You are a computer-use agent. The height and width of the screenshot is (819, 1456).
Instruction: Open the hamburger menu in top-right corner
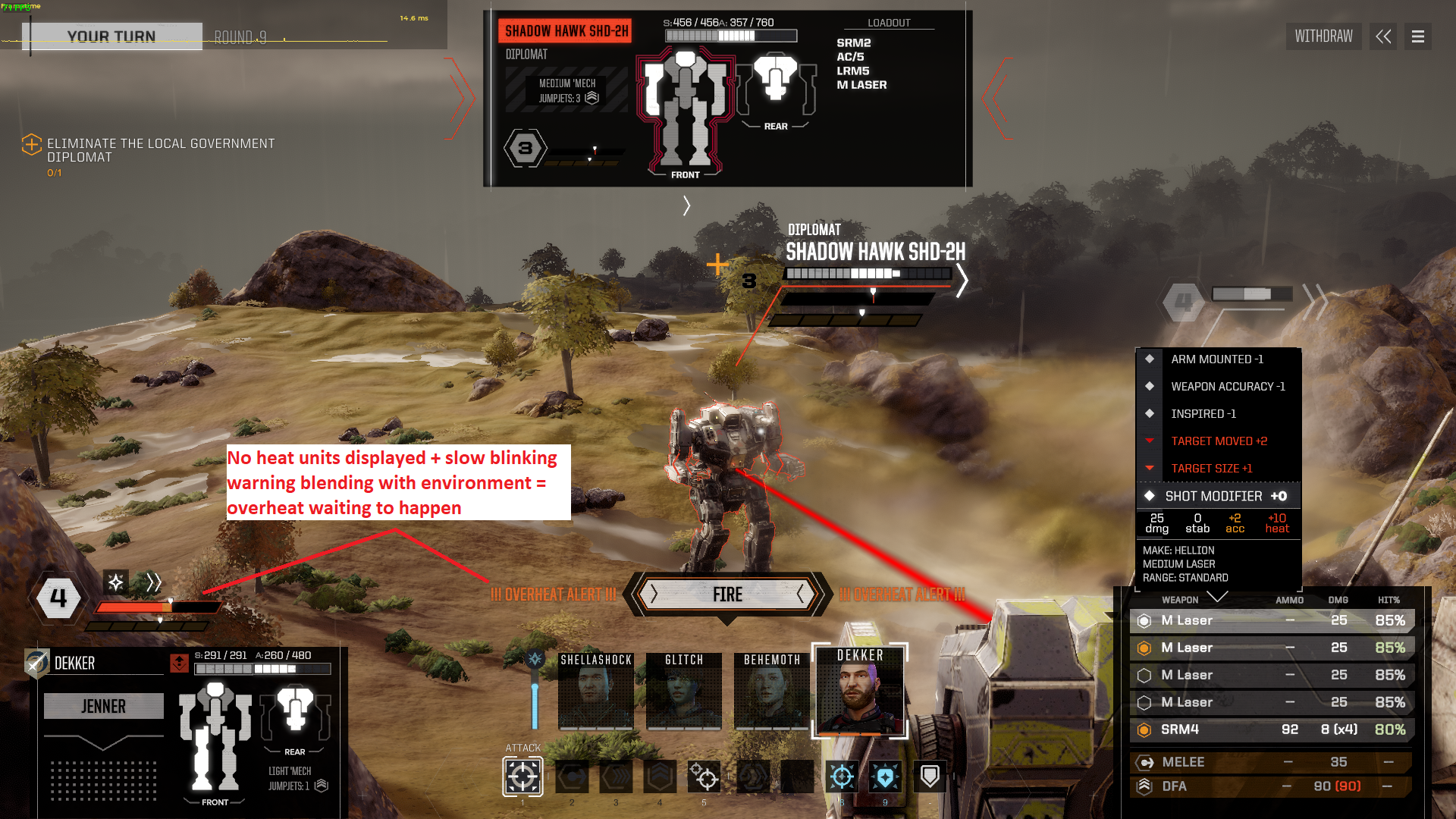pyautogui.click(x=1417, y=36)
